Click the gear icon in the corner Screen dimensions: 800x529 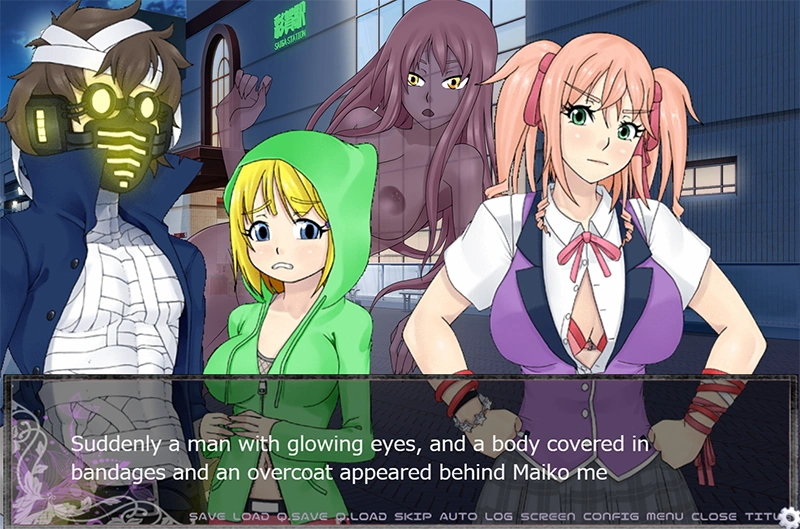(788, 516)
